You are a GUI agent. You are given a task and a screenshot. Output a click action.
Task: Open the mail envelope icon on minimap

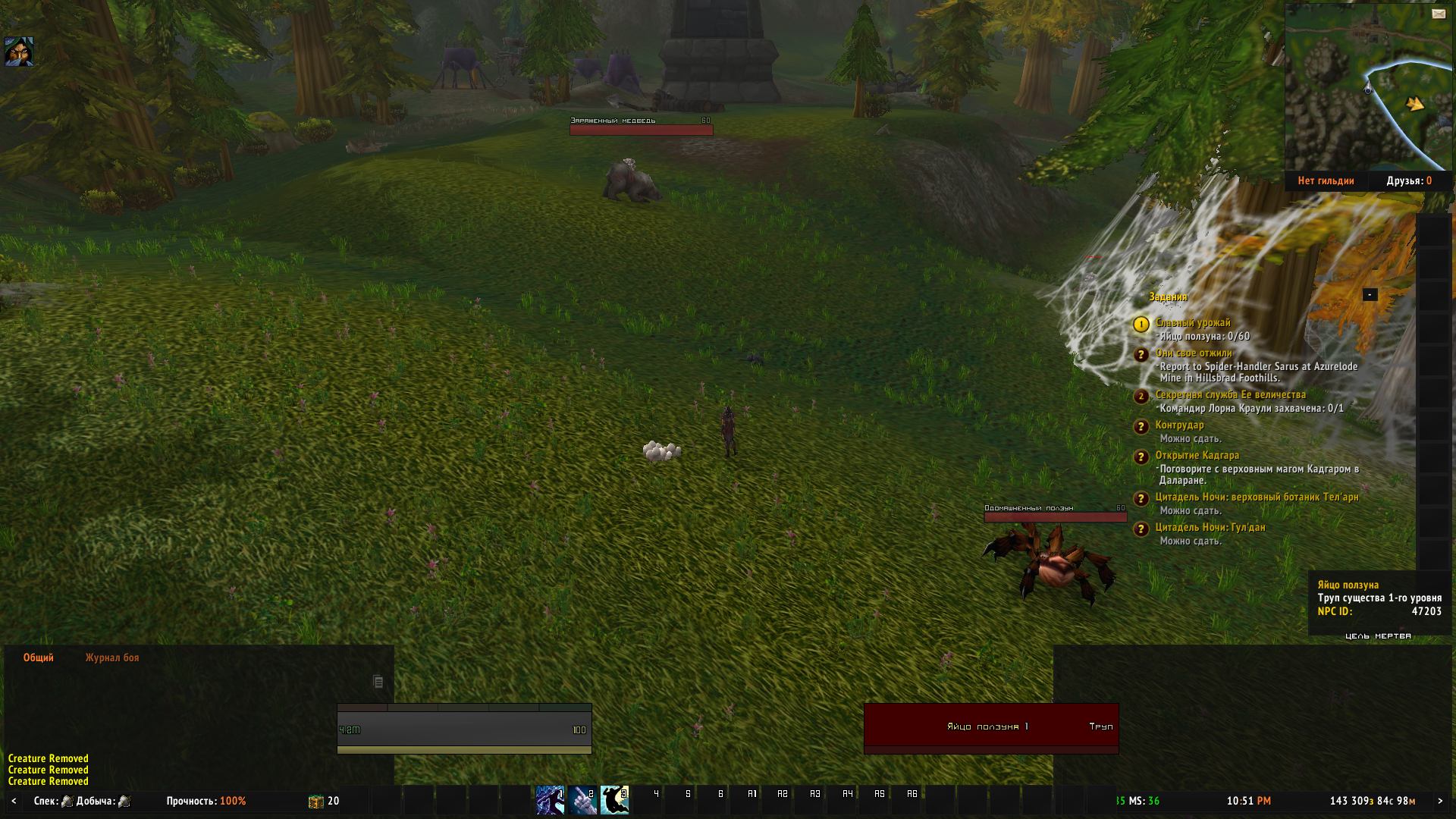click(x=1439, y=14)
